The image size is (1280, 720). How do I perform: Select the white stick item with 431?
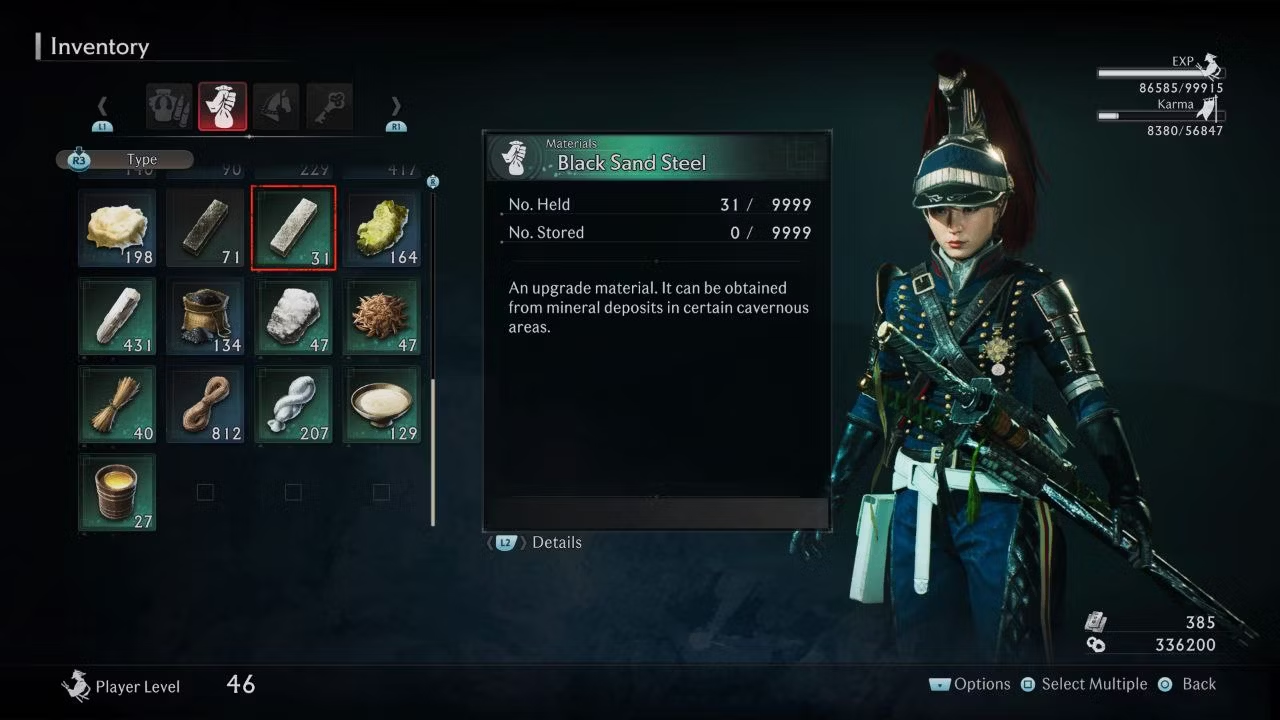point(118,316)
